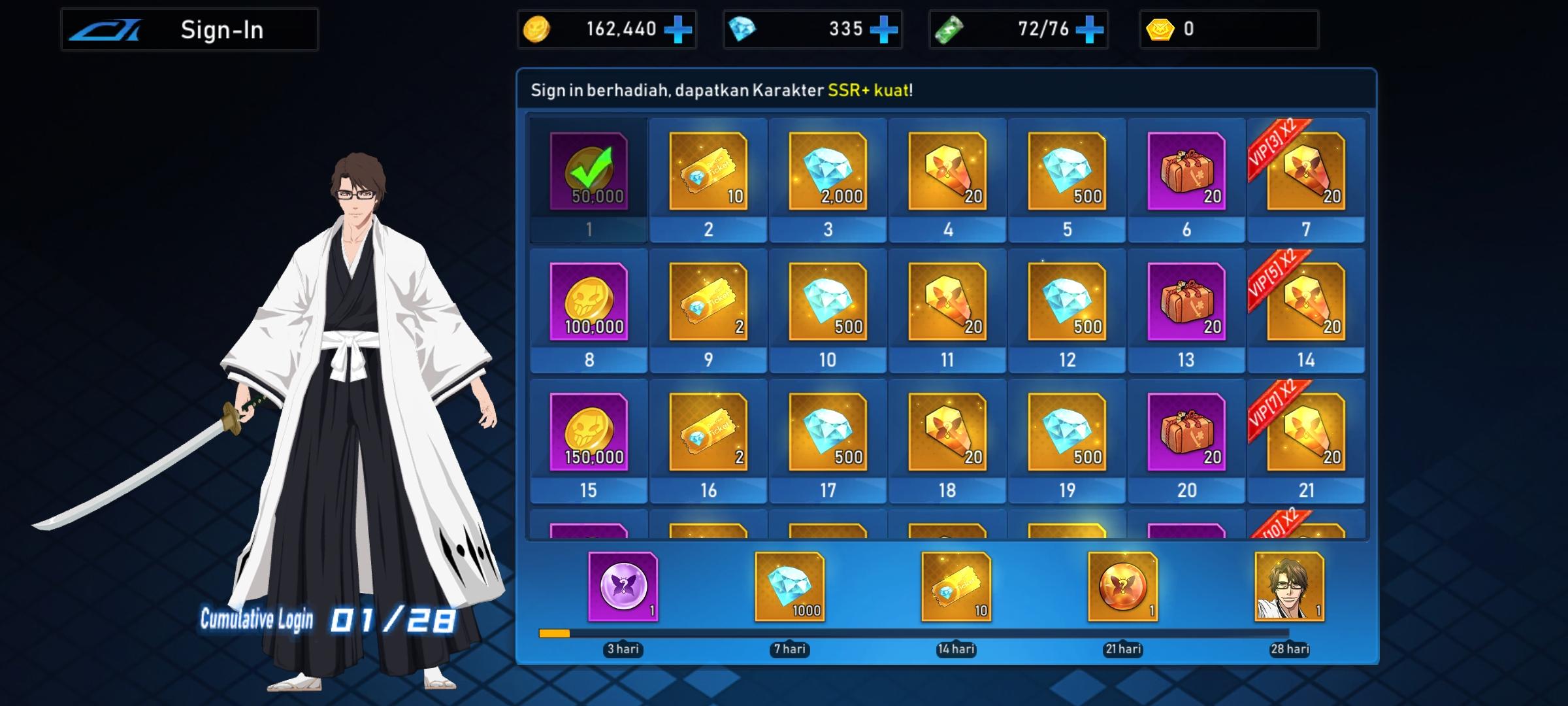Click the 14 hari milestone ticket reward
Image resolution: width=1568 pixels, height=706 pixels.
(956, 587)
